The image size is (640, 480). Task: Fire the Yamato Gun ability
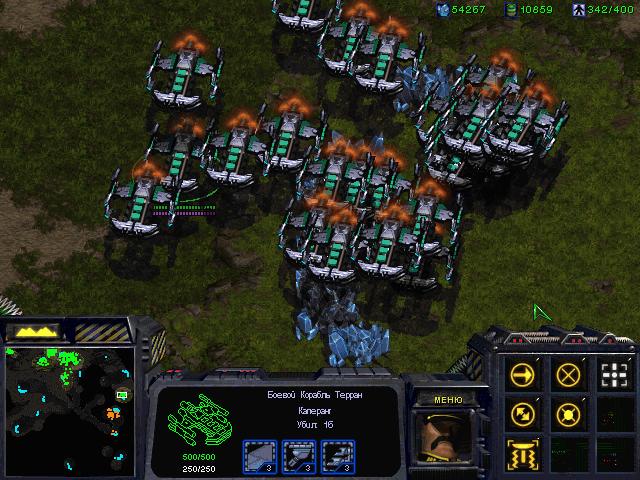point(523,452)
